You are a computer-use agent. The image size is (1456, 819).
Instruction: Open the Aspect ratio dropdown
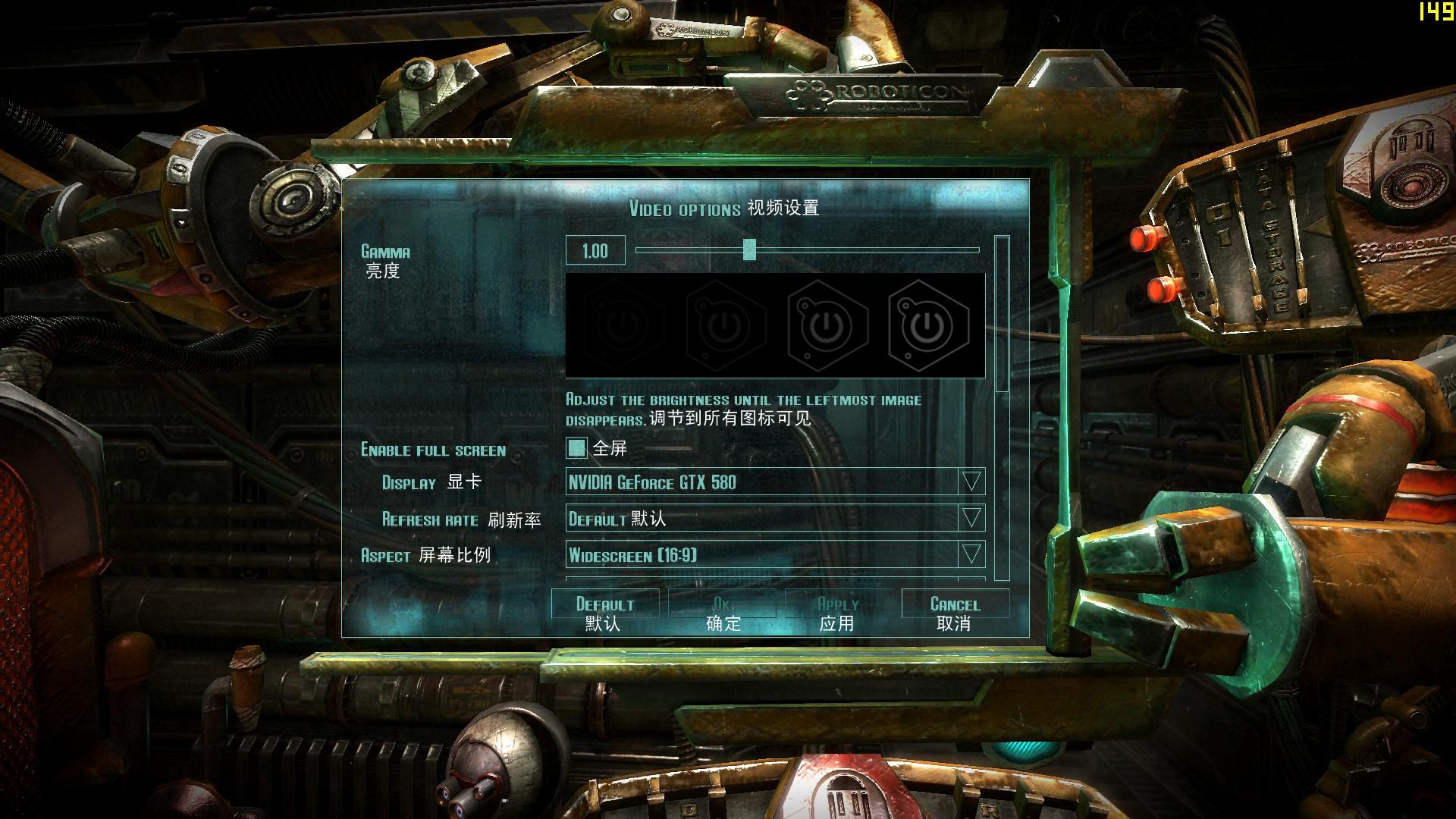click(971, 555)
